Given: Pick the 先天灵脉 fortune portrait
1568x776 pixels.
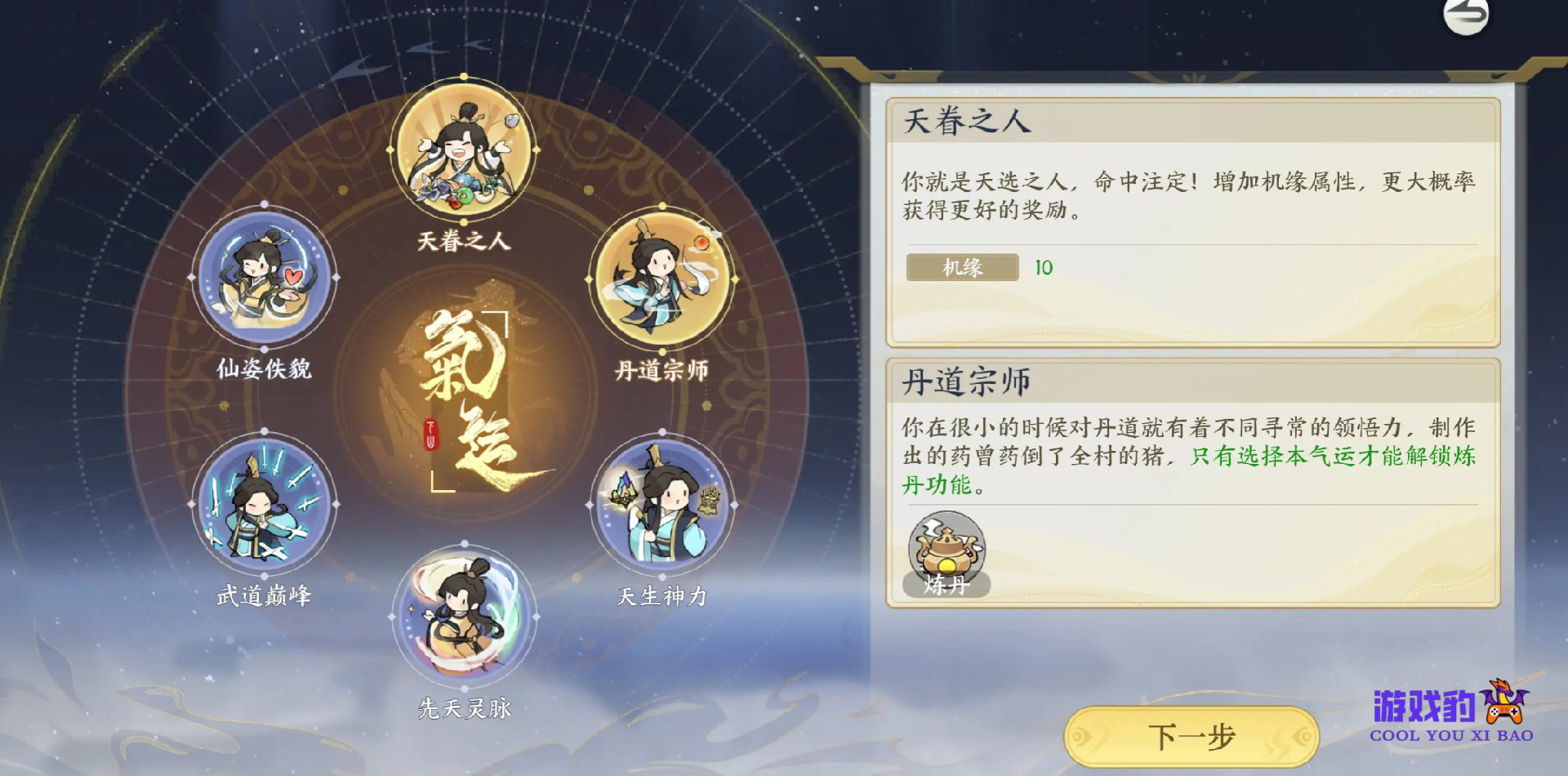Looking at the screenshot, I should 464,617.
